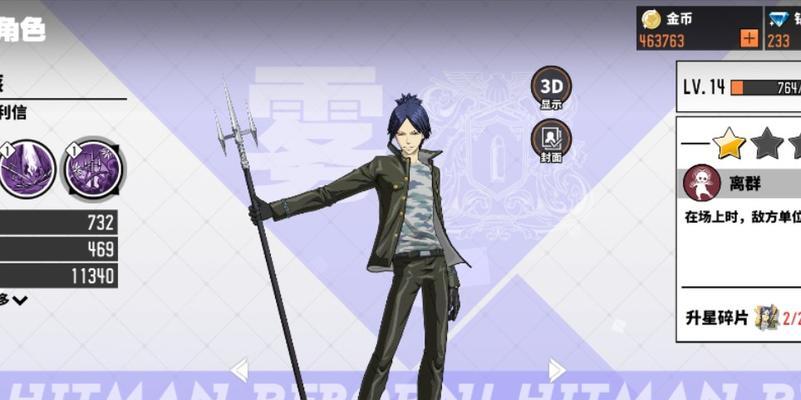Click the gold first star rating
The image size is (801, 400).
point(730,144)
